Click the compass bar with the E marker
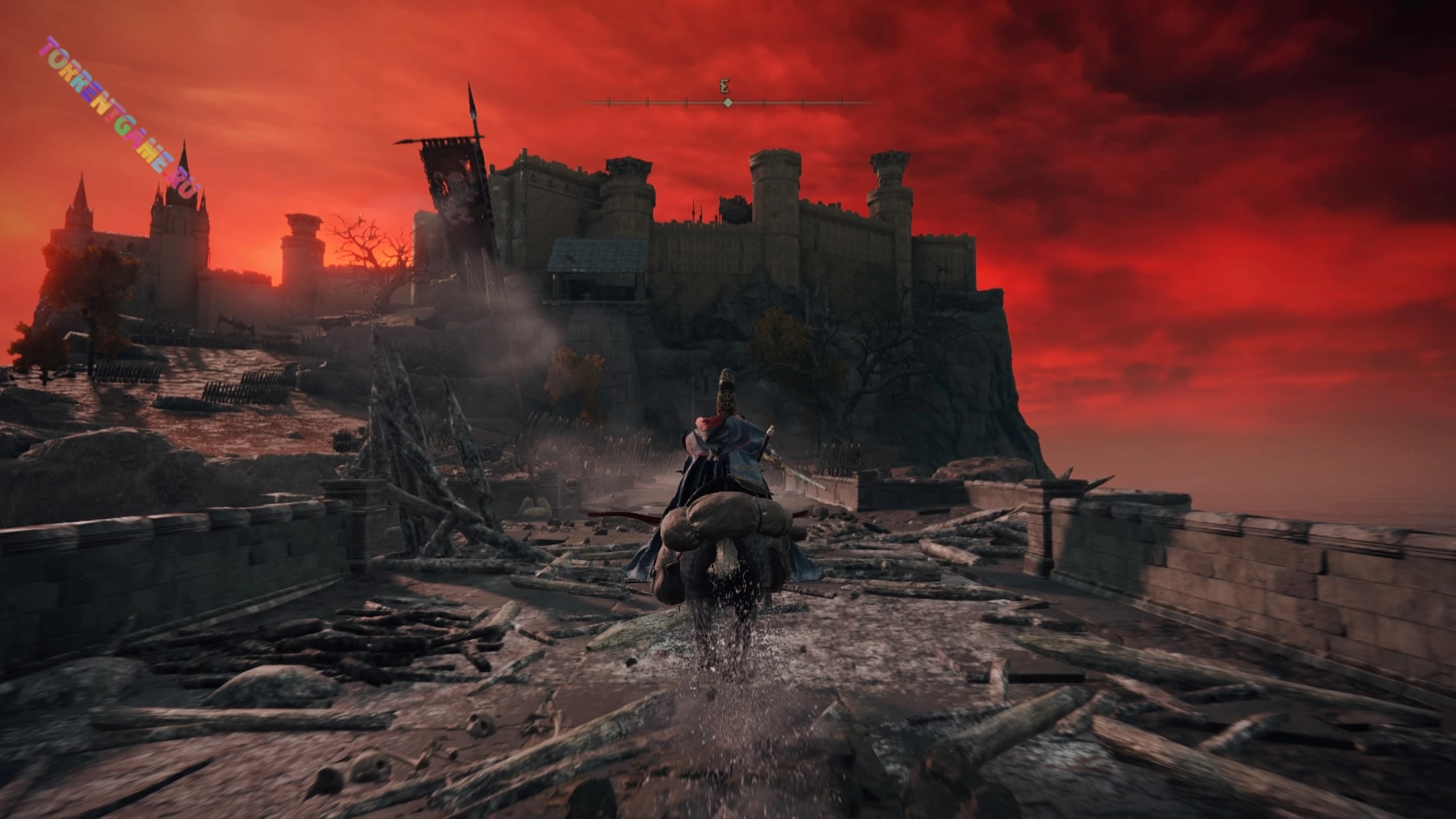 point(726,102)
